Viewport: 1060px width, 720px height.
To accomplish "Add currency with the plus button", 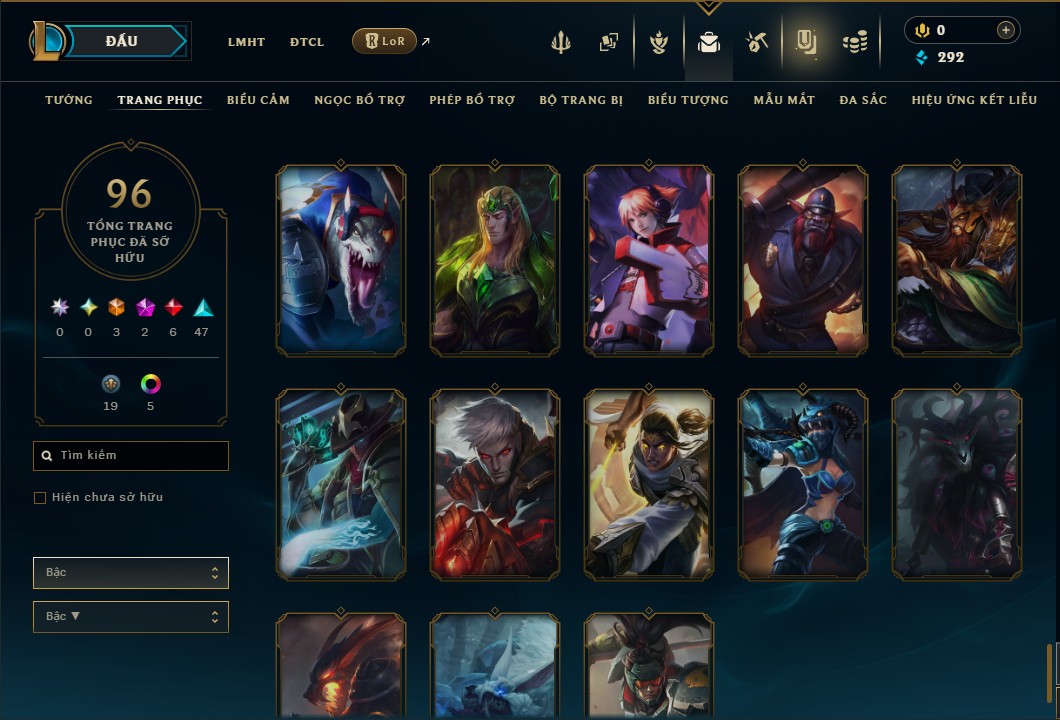I will [1005, 31].
